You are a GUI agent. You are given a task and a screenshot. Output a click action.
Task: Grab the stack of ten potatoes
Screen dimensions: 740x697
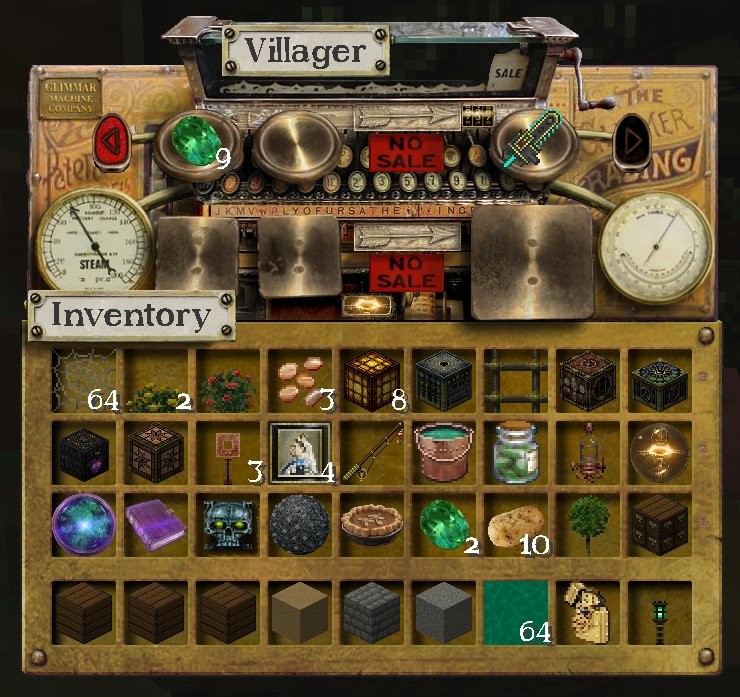pyautogui.click(x=517, y=524)
